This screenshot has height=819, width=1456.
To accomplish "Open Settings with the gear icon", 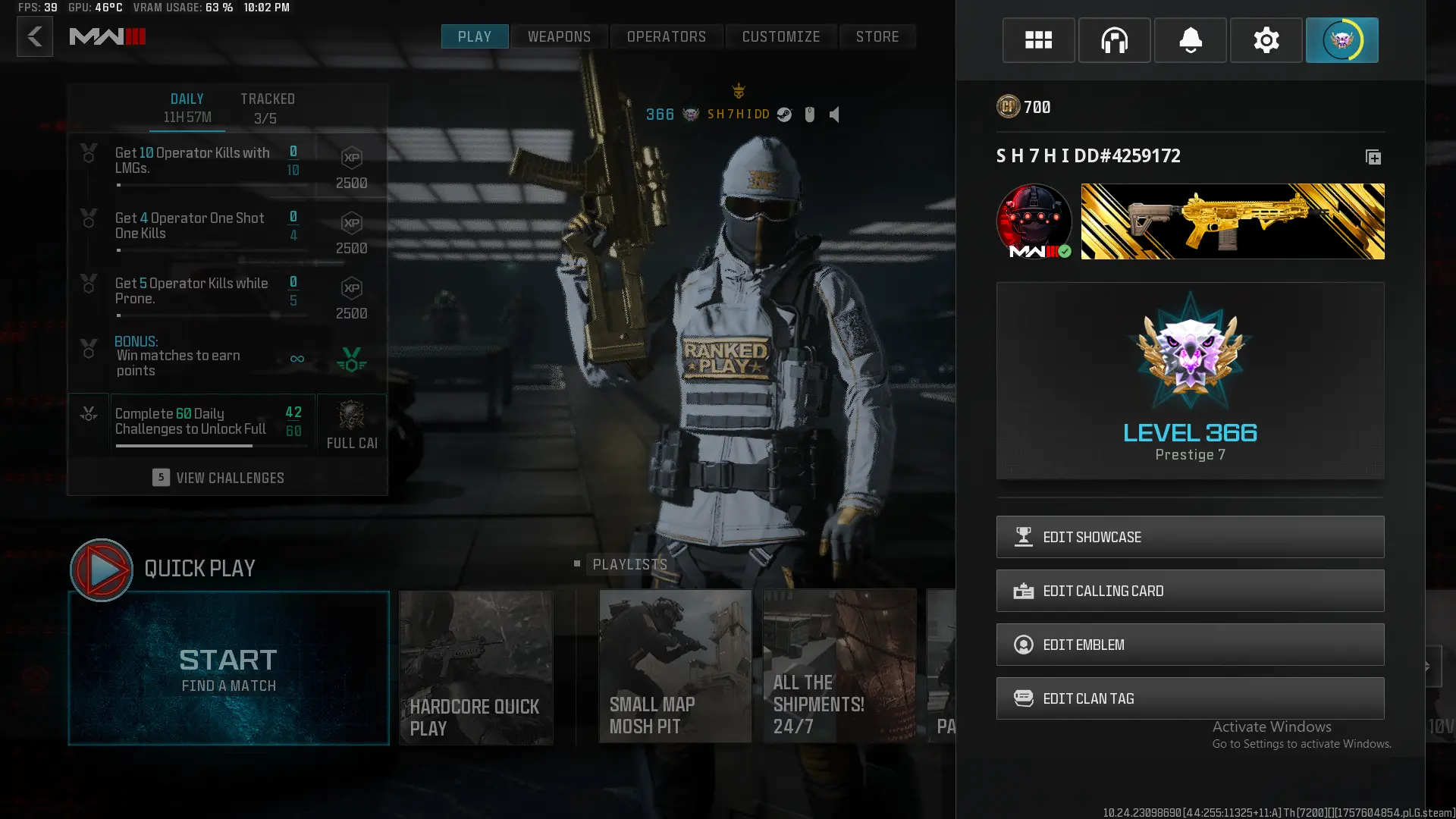I will [1266, 40].
